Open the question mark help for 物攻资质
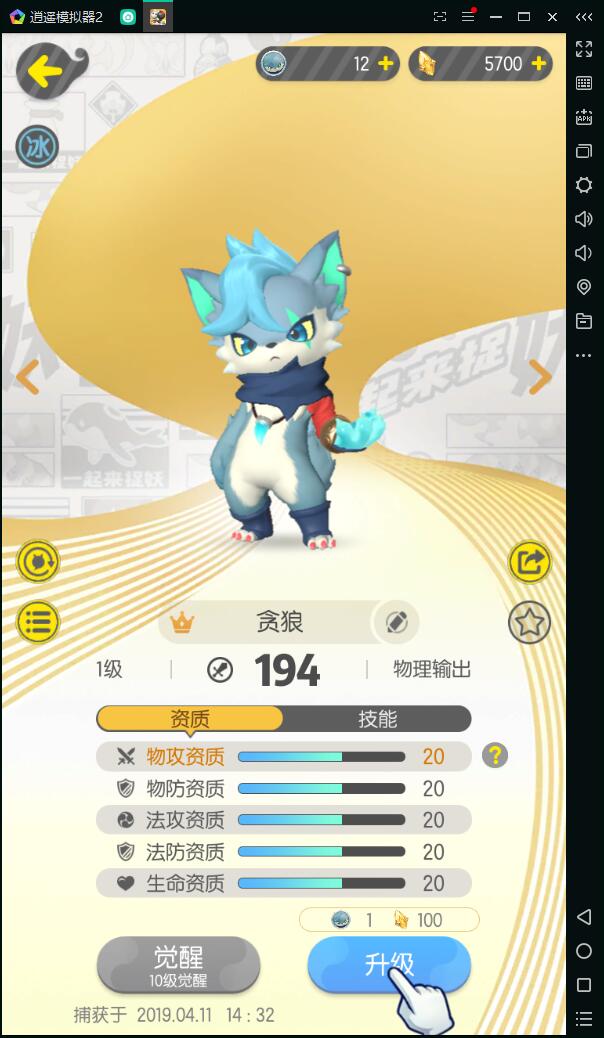This screenshot has width=604, height=1038. (x=494, y=755)
